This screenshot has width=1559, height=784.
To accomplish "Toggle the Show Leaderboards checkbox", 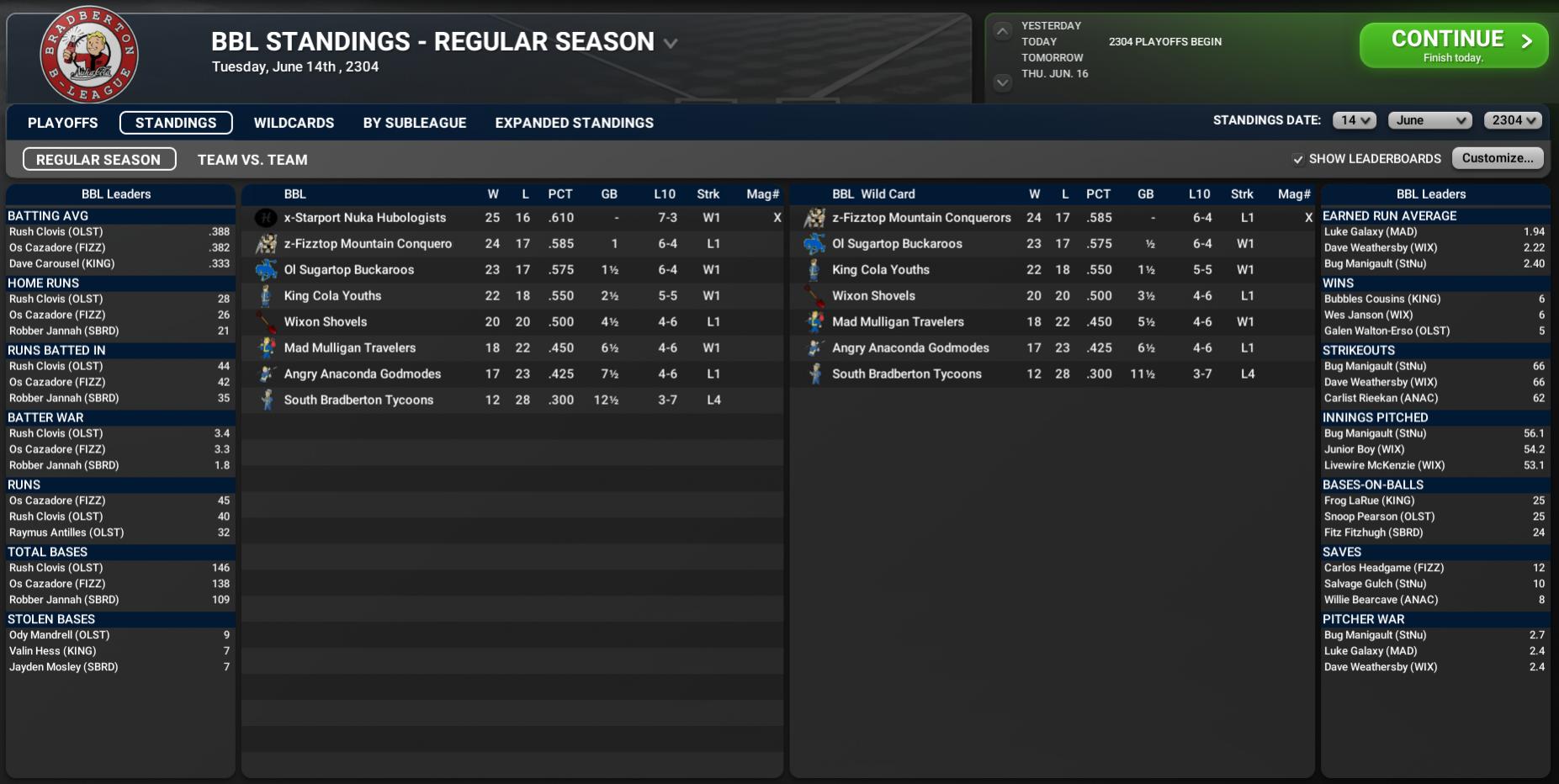I will [1298, 159].
